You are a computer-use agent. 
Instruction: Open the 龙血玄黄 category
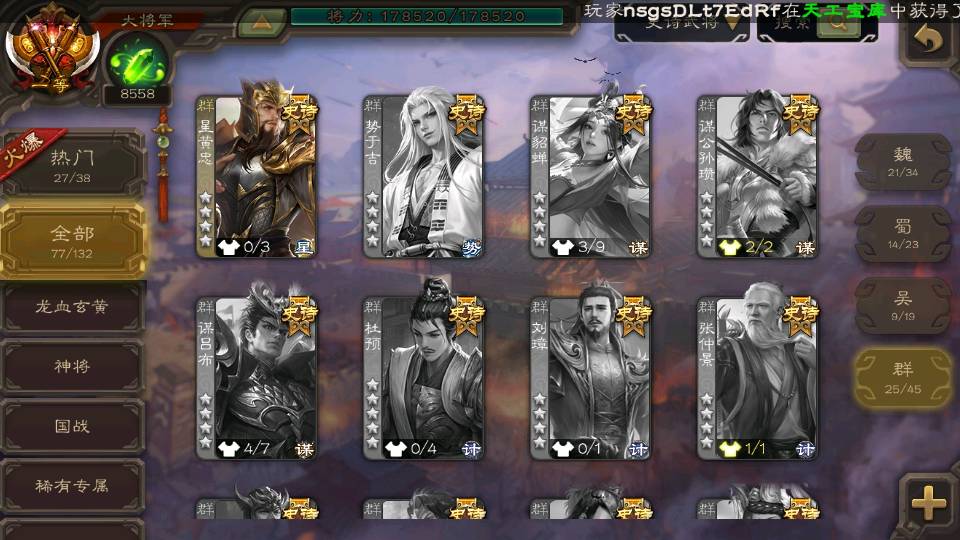point(72,307)
